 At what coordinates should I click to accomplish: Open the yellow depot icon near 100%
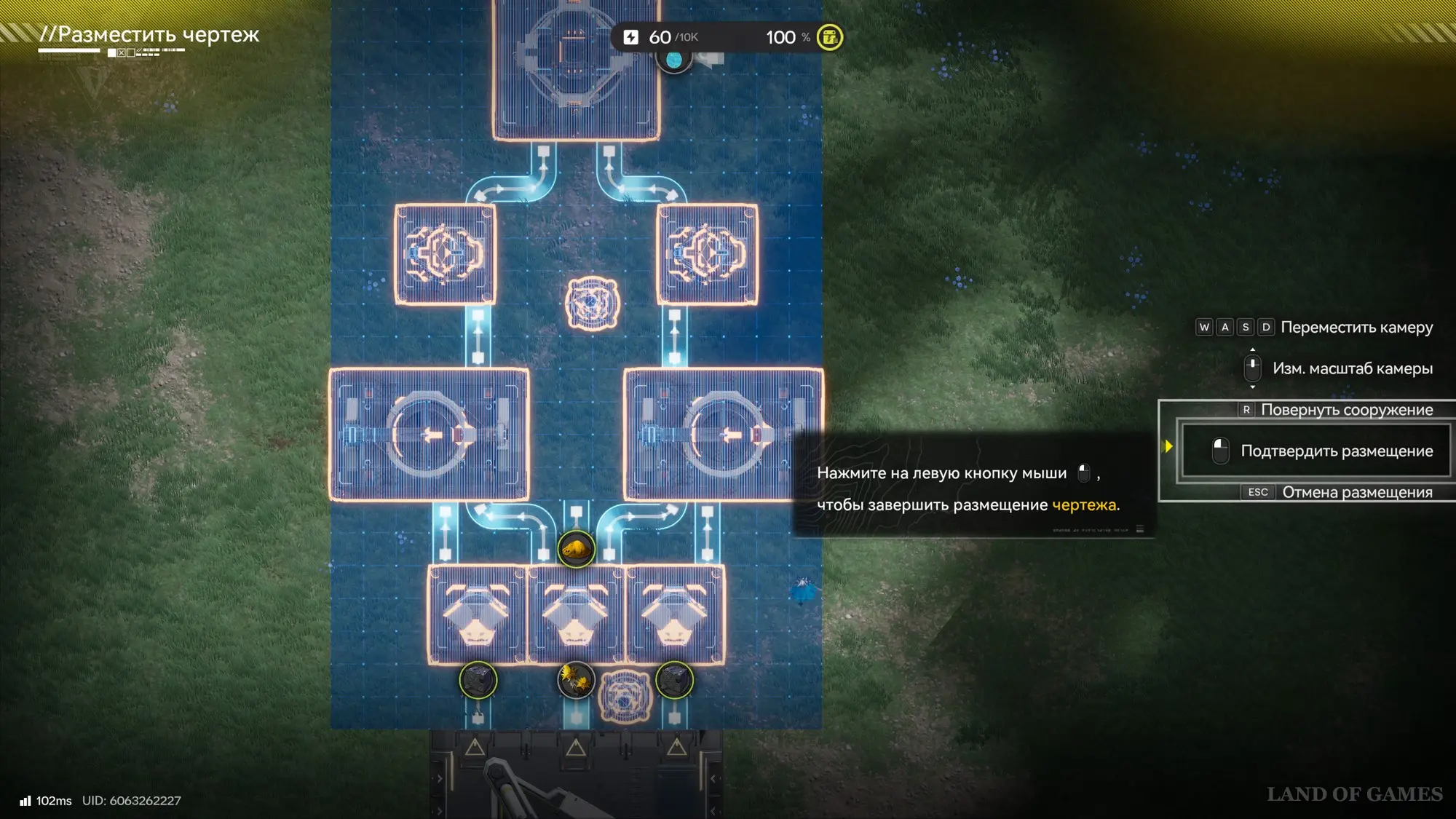coord(829,38)
